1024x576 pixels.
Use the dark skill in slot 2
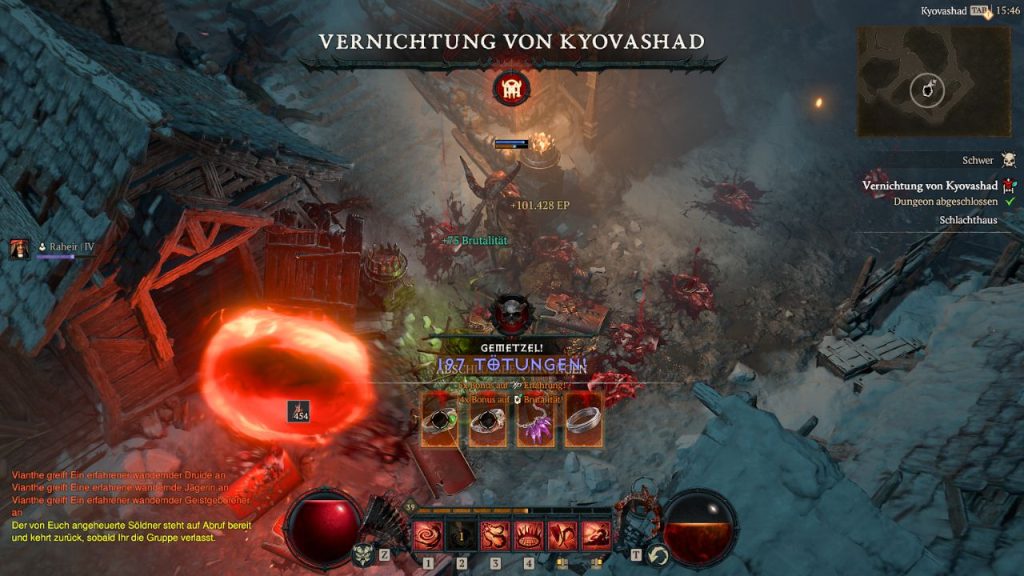462,536
